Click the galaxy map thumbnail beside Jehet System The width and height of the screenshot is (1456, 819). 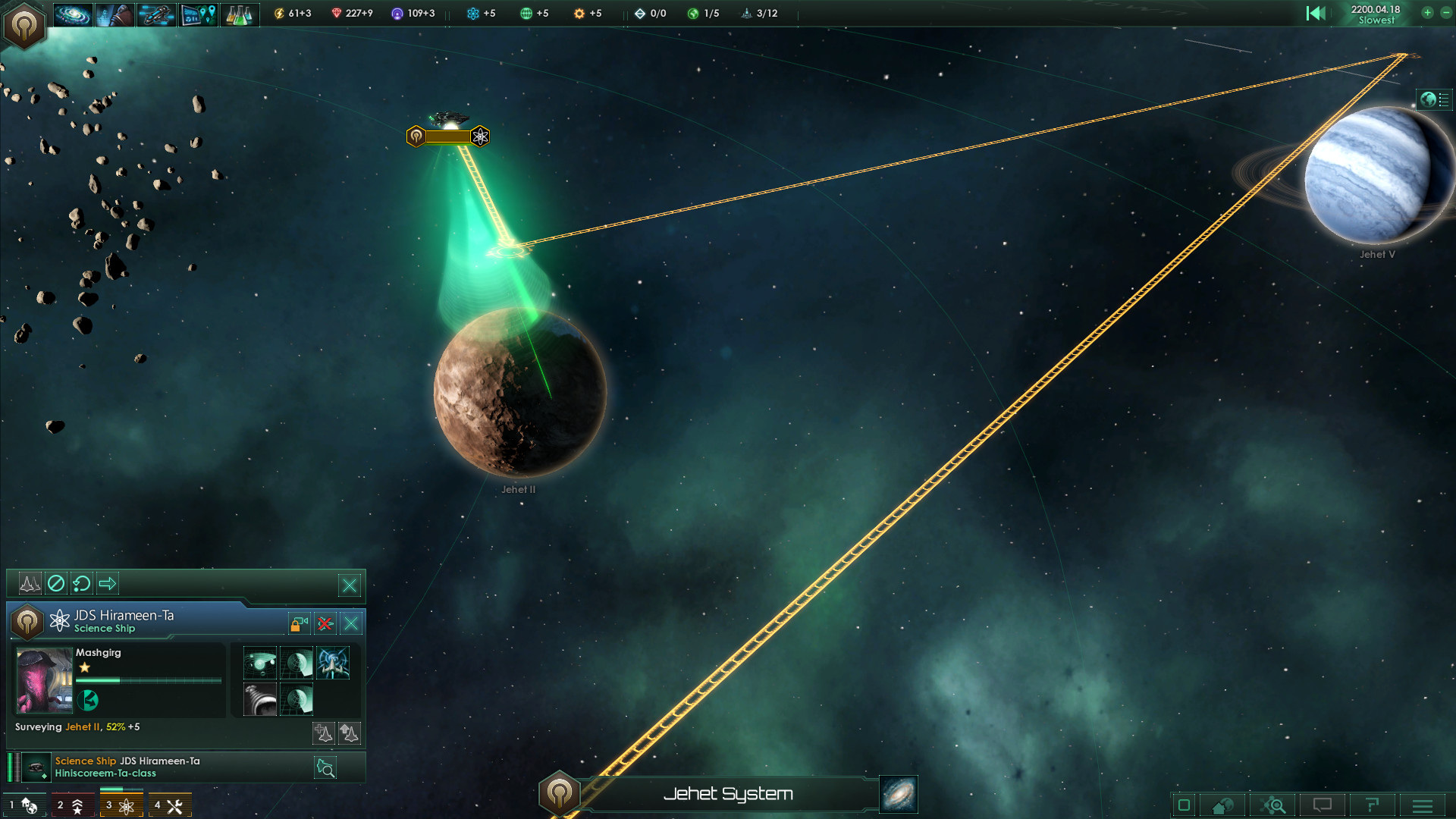point(898,795)
